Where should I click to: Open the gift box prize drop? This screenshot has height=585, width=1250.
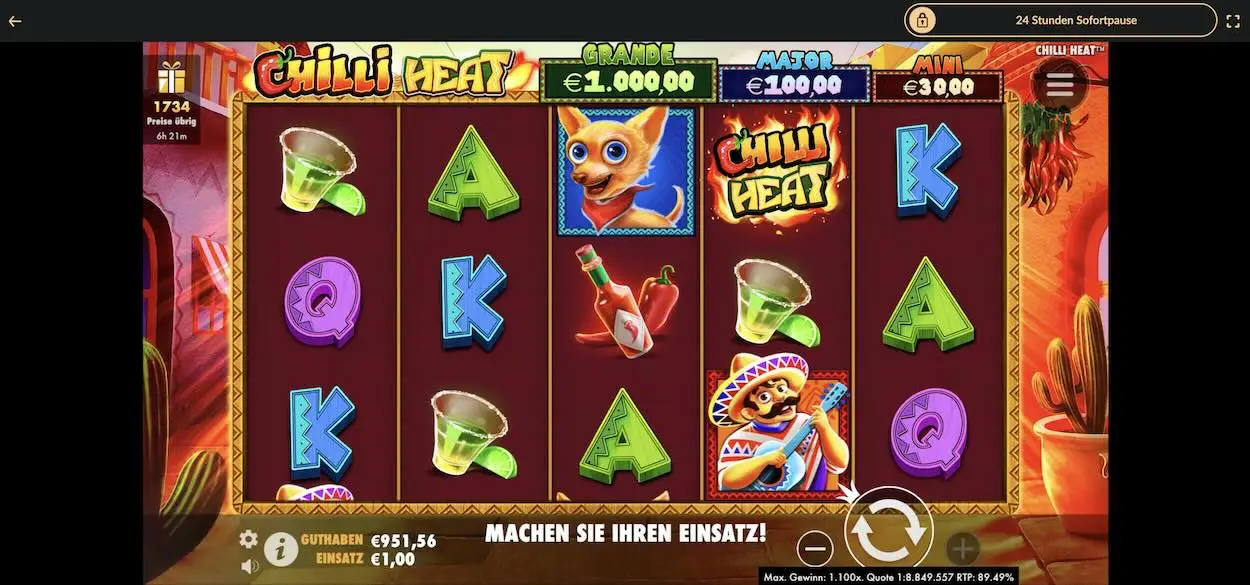(x=171, y=77)
